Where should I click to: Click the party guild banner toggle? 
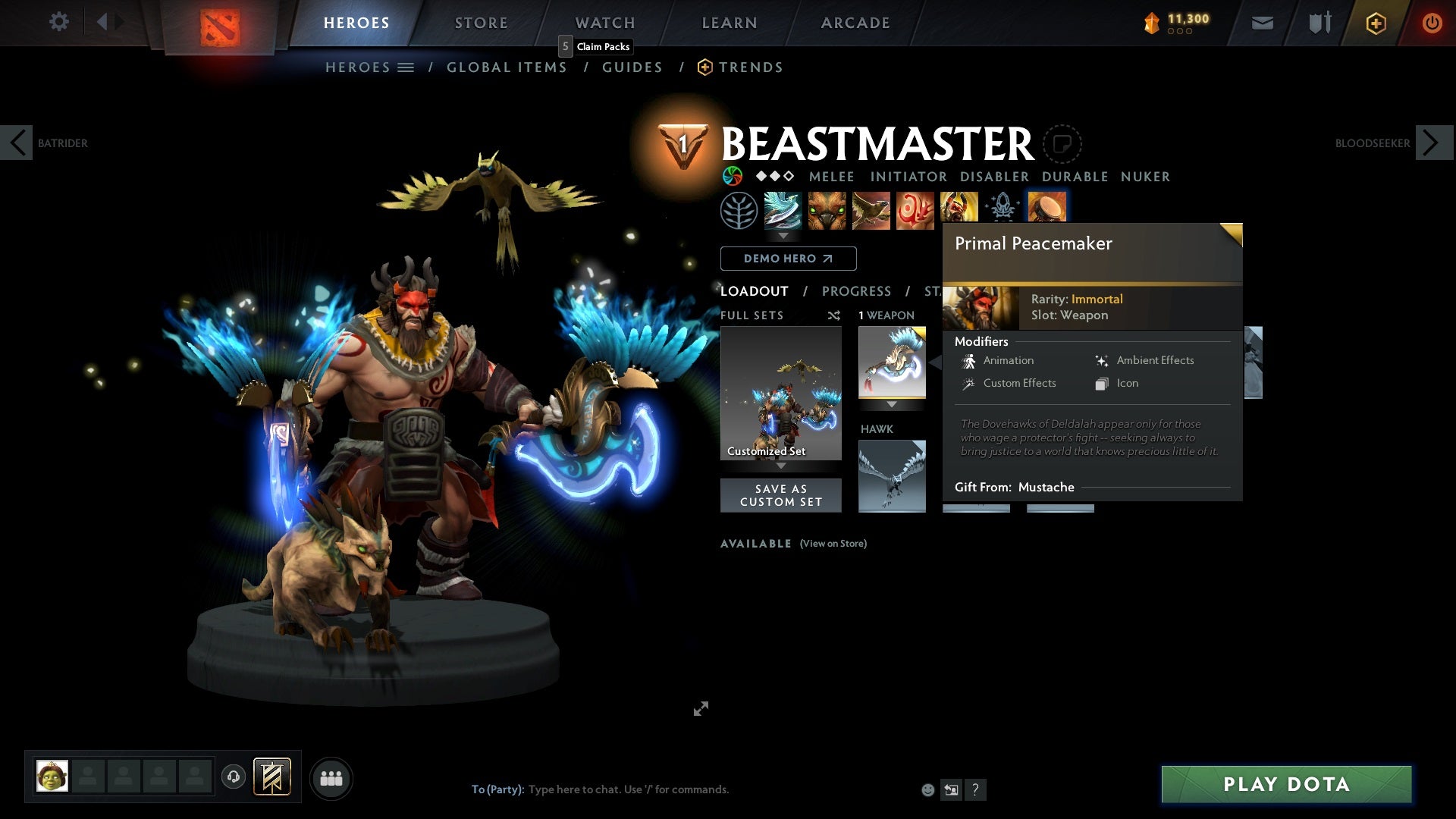[x=271, y=777]
